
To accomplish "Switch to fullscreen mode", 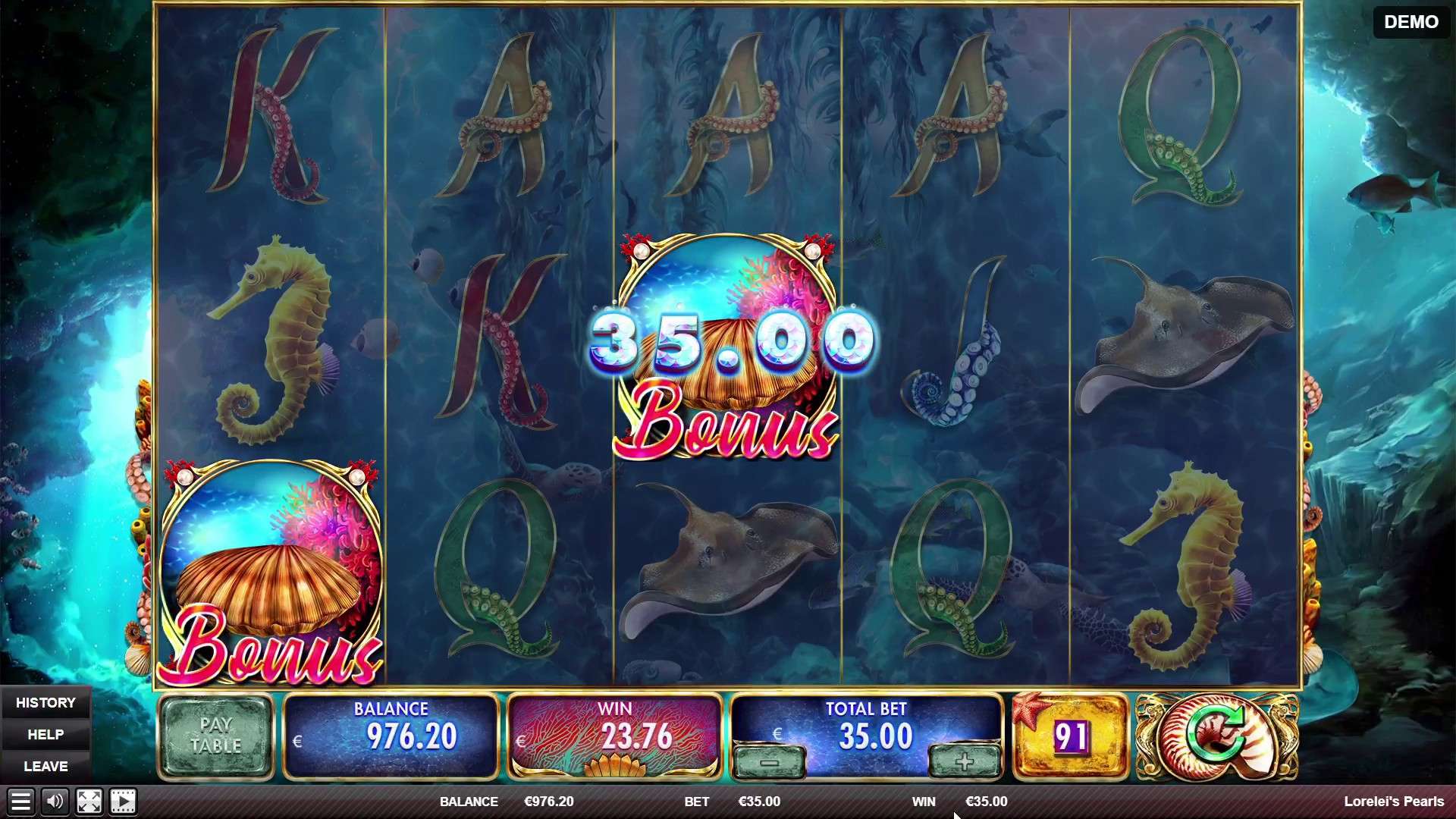I will click(x=89, y=802).
